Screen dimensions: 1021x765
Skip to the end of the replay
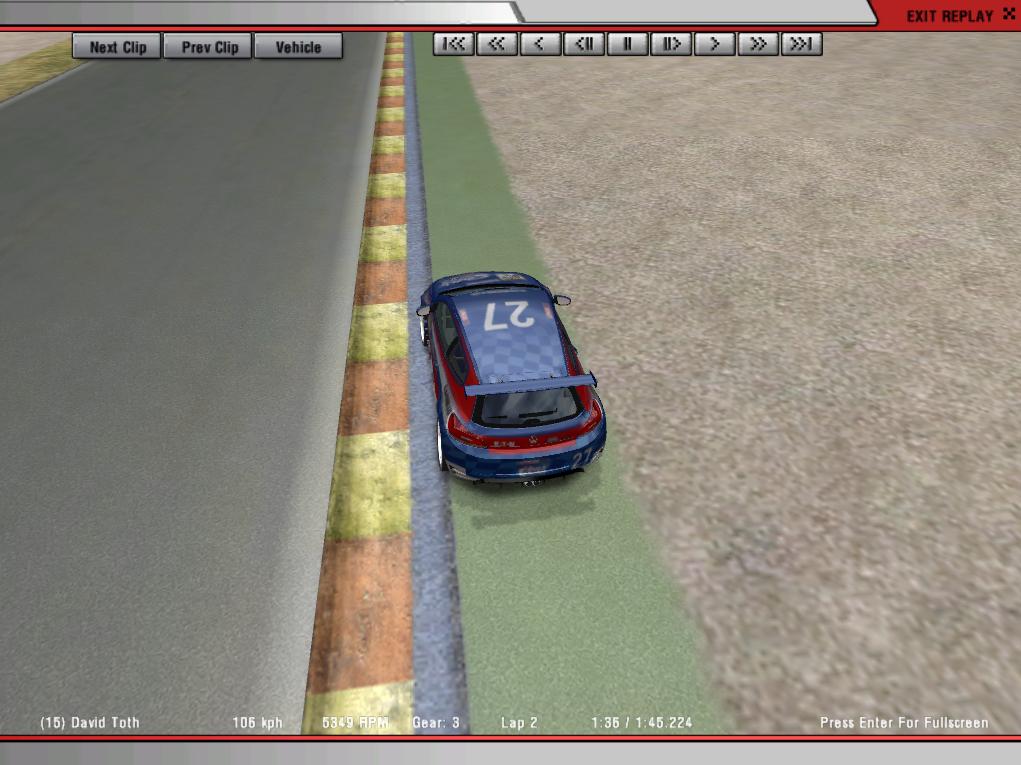[801, 44]
